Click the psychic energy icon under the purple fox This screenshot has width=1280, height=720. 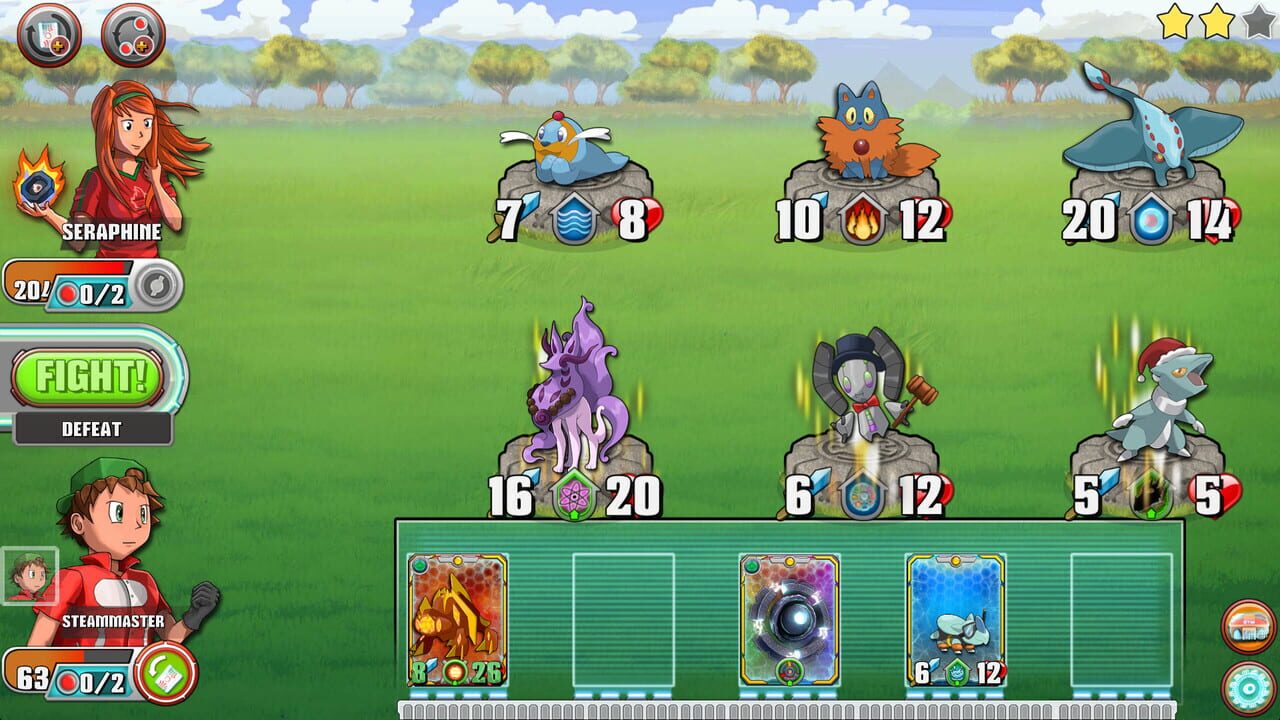click(x=572, y=494)
